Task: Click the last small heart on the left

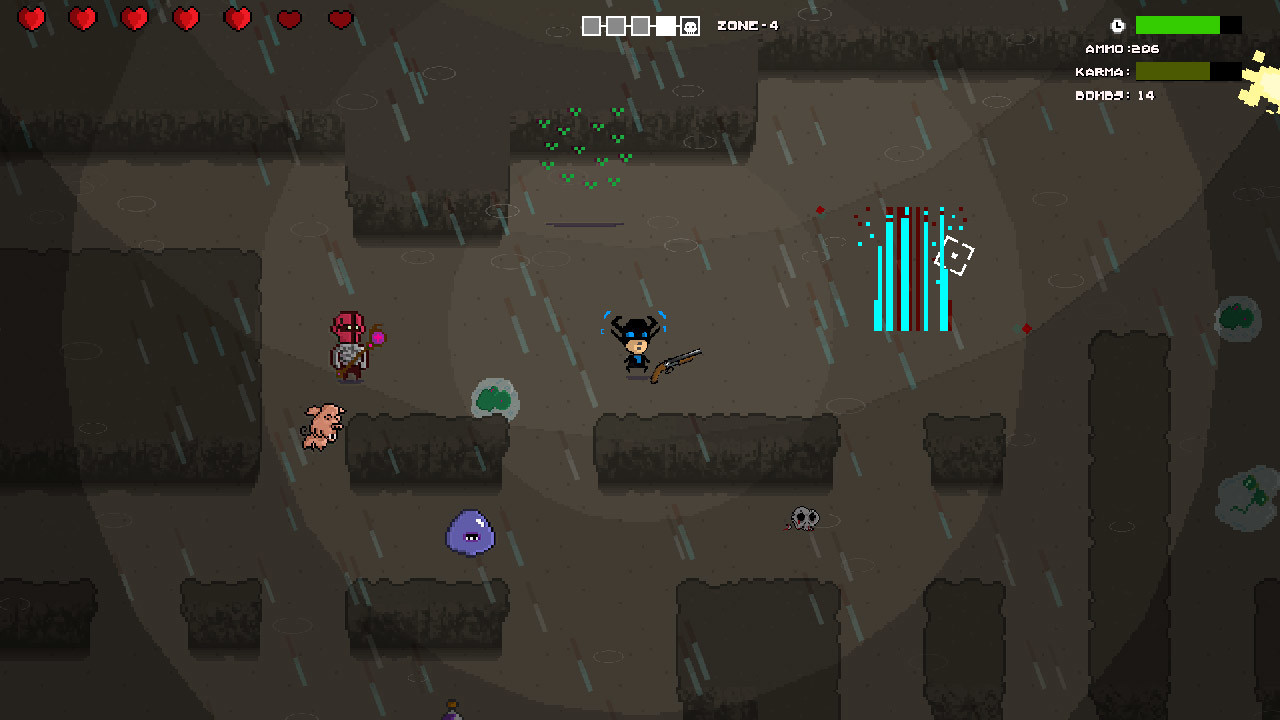Action: [x=341, y=18]
